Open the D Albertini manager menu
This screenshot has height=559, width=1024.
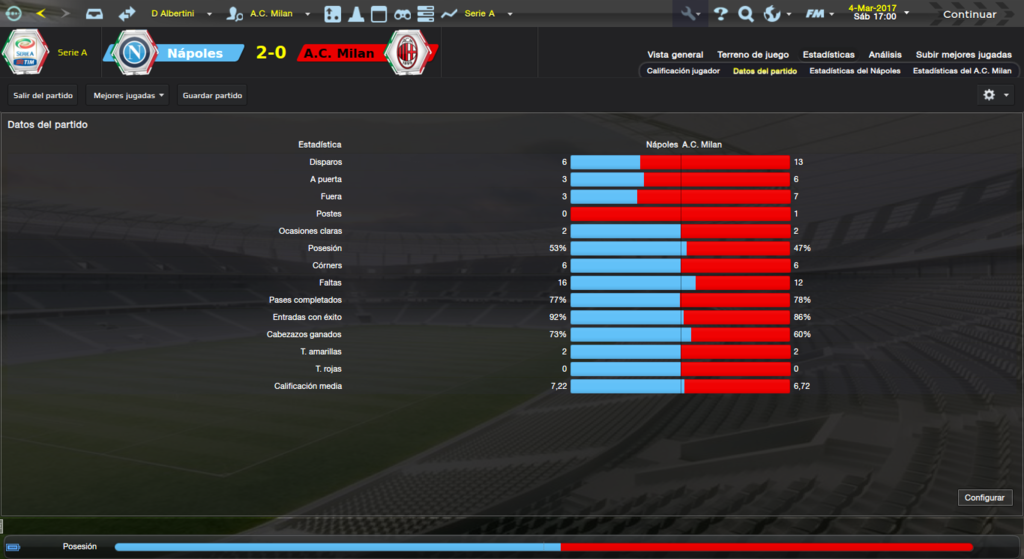[x=179, y=14]
